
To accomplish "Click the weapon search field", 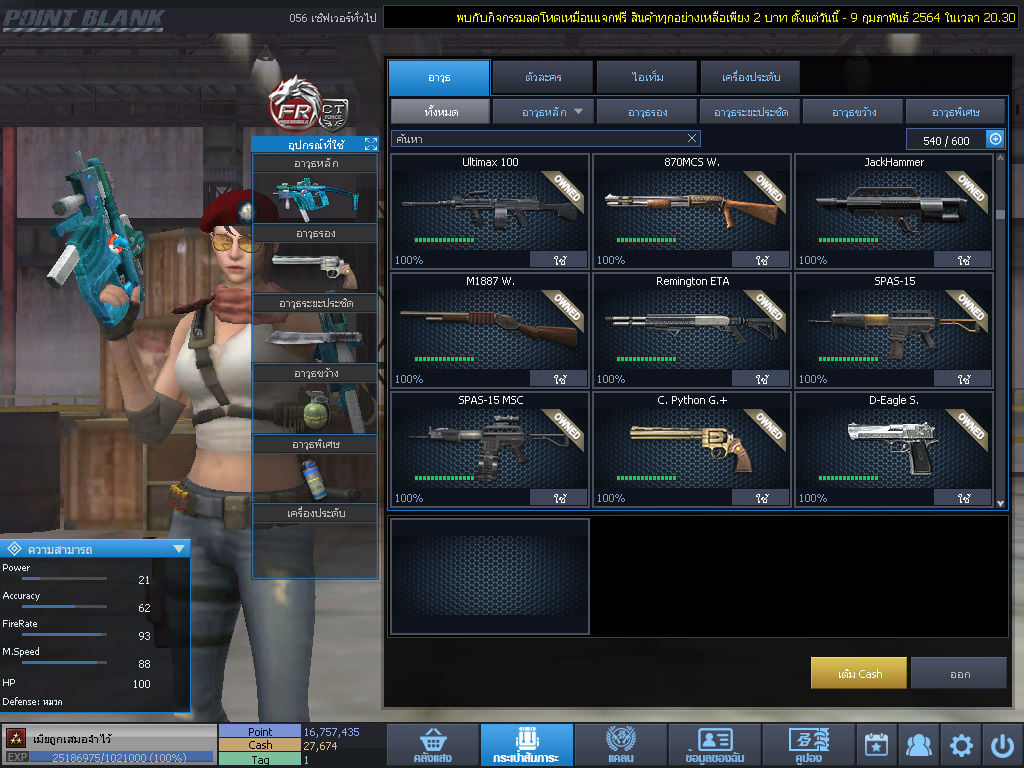I will 540,138.
